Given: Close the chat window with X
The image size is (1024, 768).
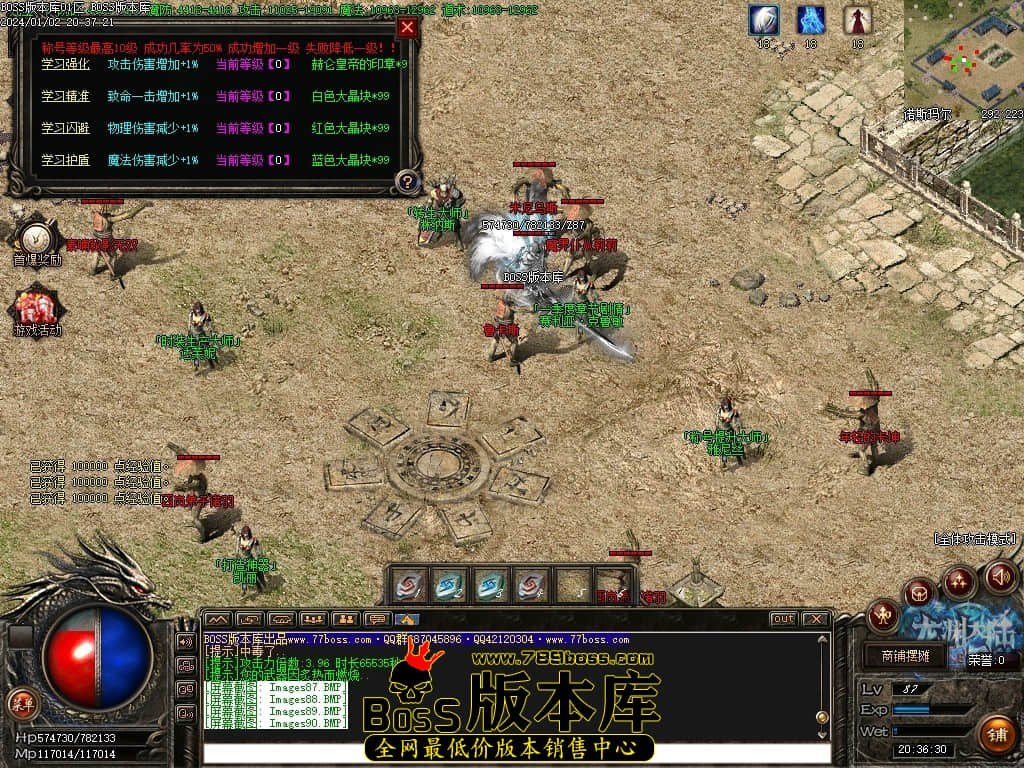Looking at the screenshot, I should click(815, 619).
